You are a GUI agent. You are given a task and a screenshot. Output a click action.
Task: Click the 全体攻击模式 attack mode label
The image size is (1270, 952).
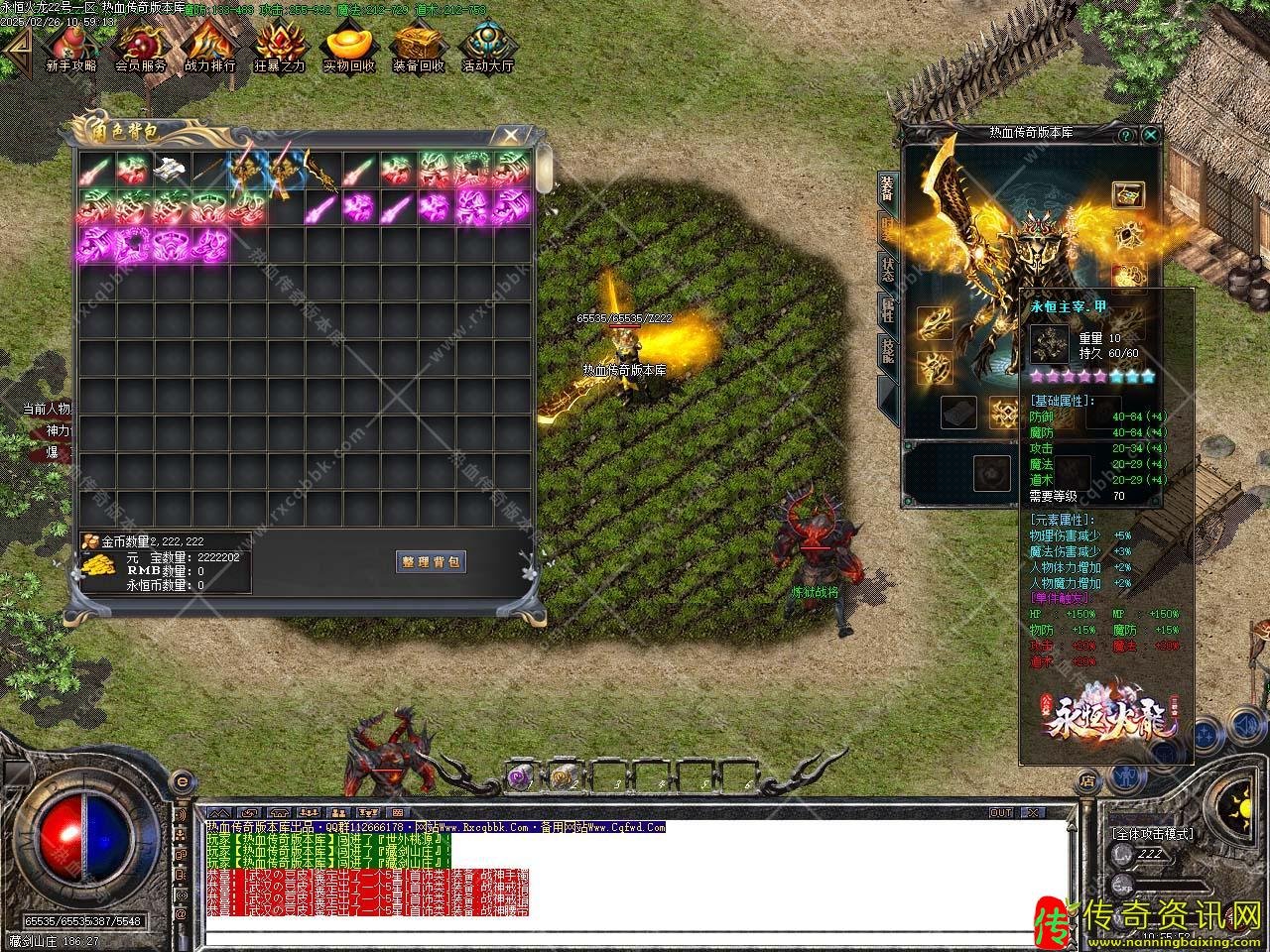pos(1152,834)
